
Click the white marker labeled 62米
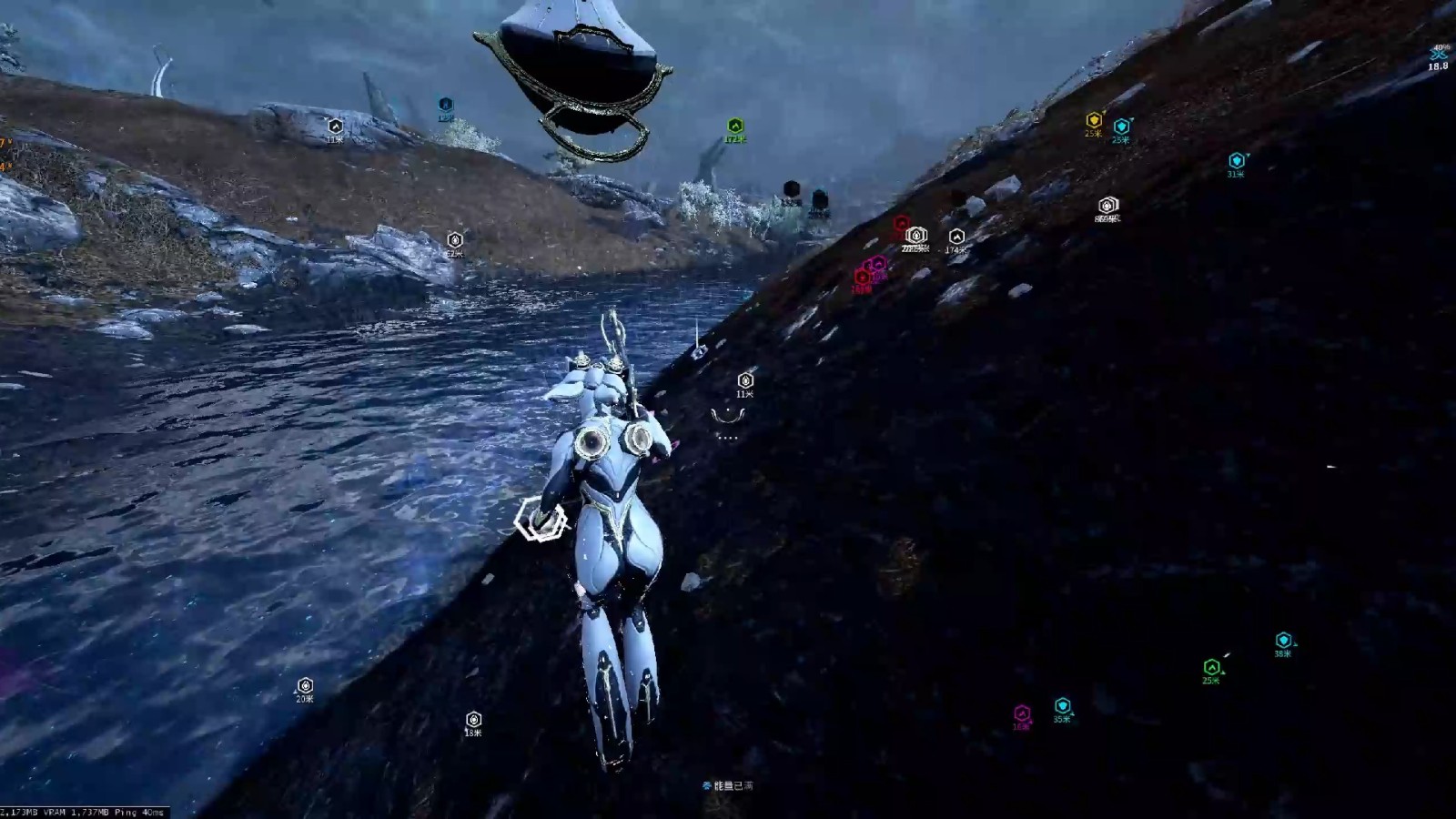pyautogui.click(x=455, y=240)
